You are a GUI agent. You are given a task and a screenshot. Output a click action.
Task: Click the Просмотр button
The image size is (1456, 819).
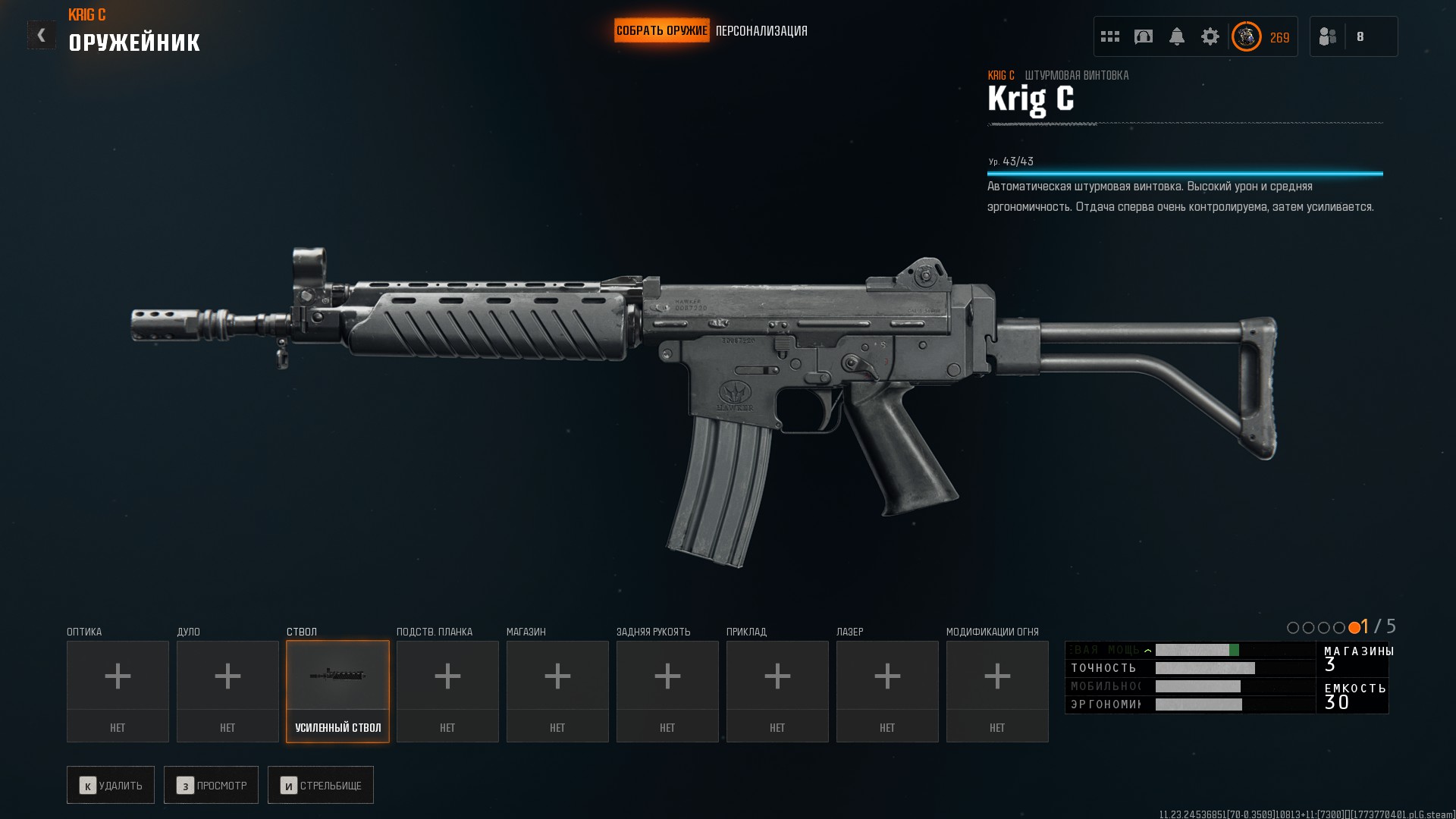click(x=211, y=785)
